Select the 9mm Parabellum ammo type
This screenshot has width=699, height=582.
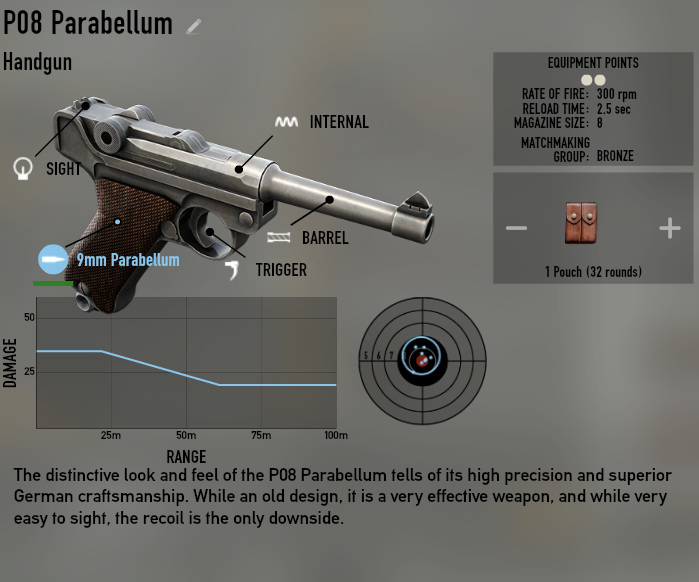[53, 259]
